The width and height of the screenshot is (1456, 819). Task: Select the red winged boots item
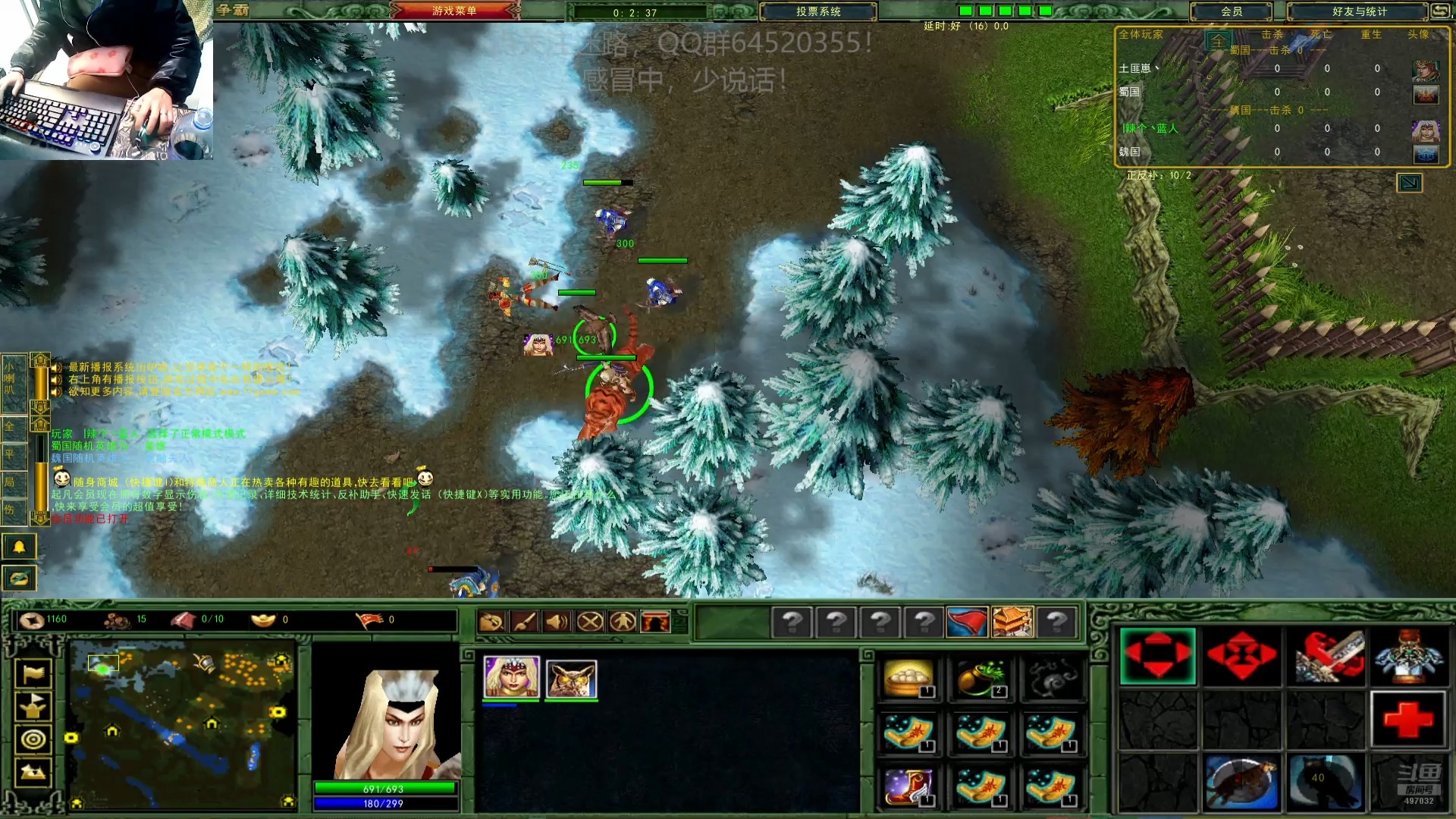pos(908,786)
